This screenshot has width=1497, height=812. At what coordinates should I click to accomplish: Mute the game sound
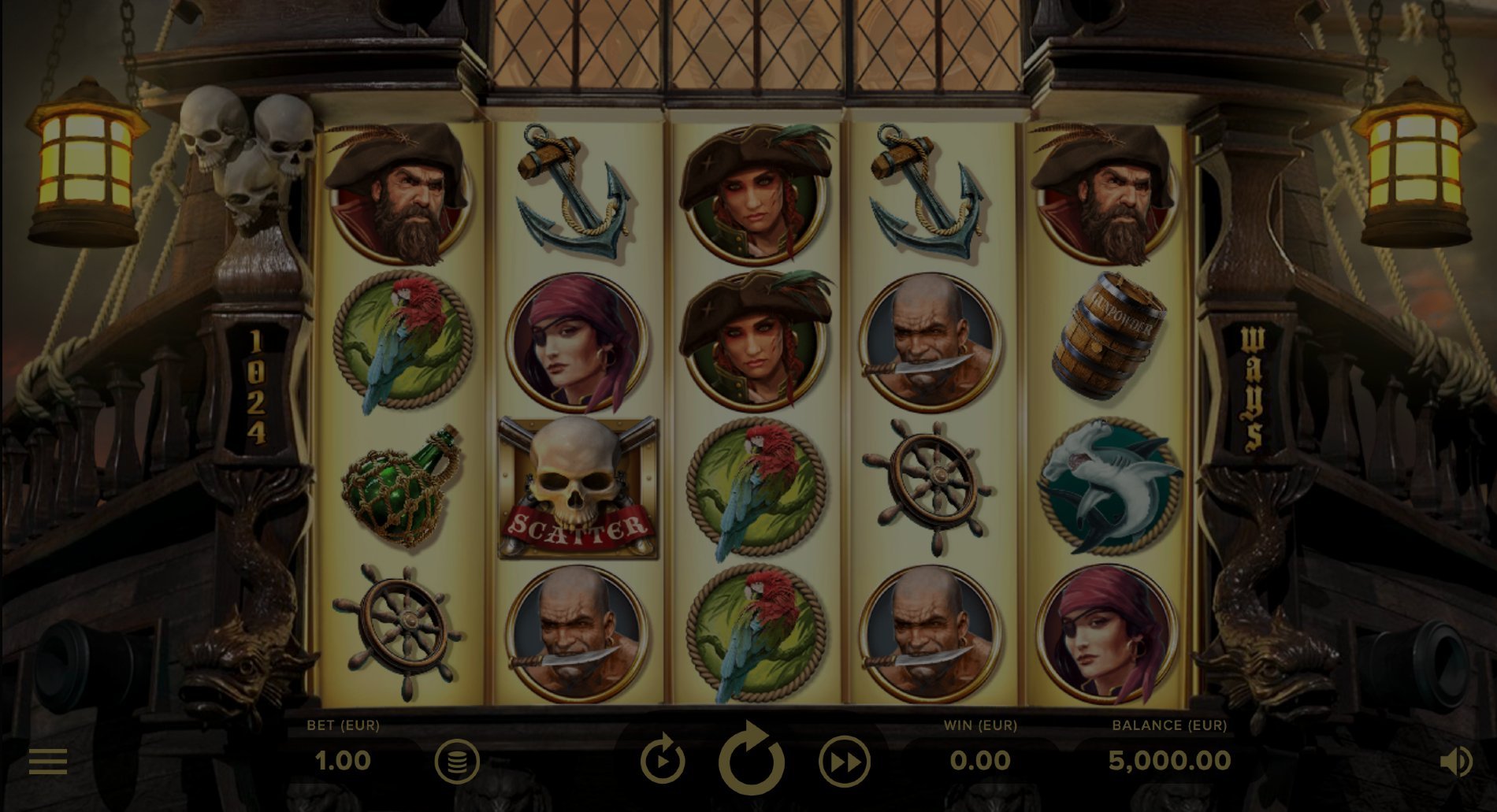click(x=1455, y=762)
